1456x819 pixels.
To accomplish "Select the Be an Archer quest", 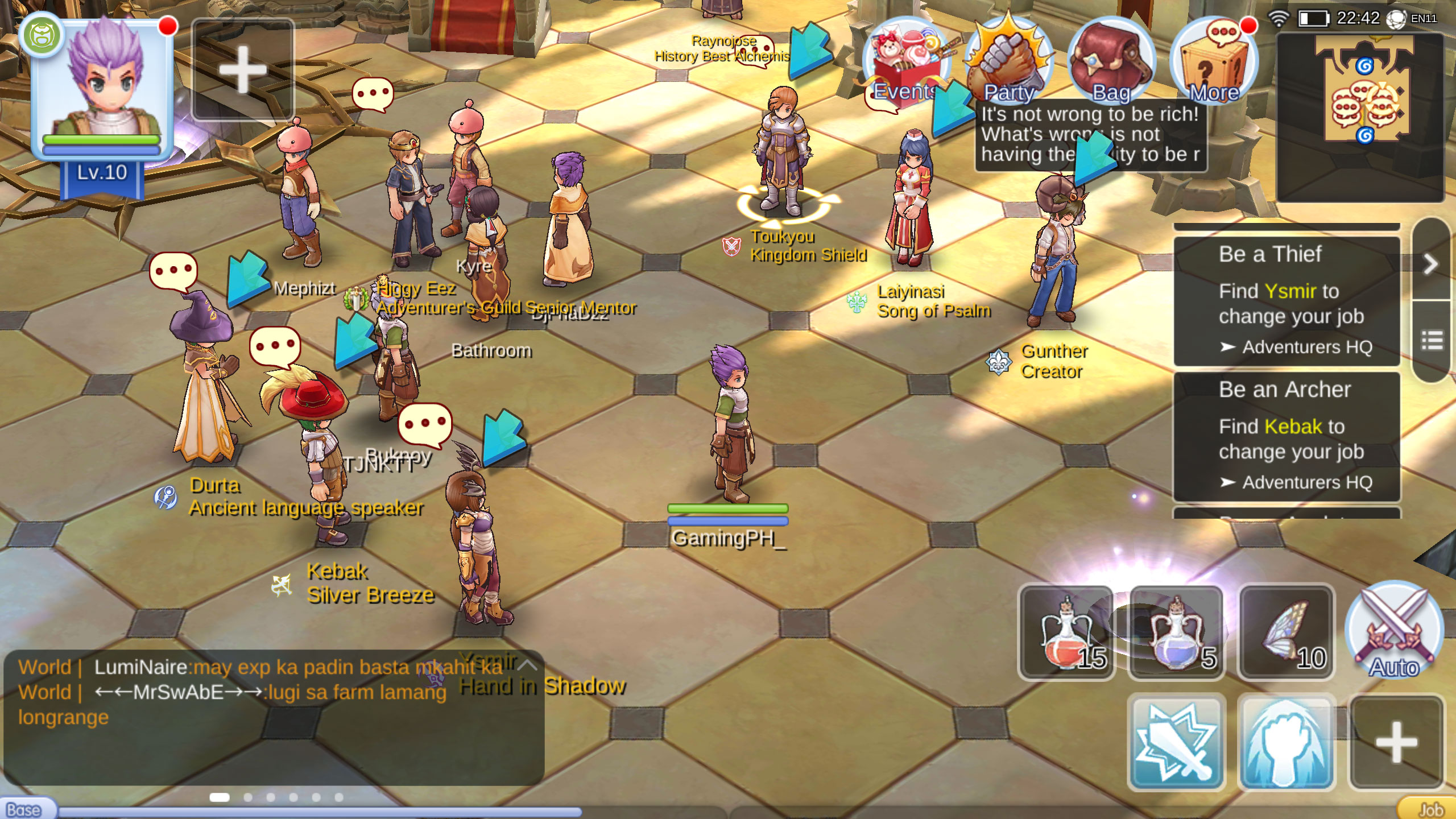I will tap(1287, 436).
